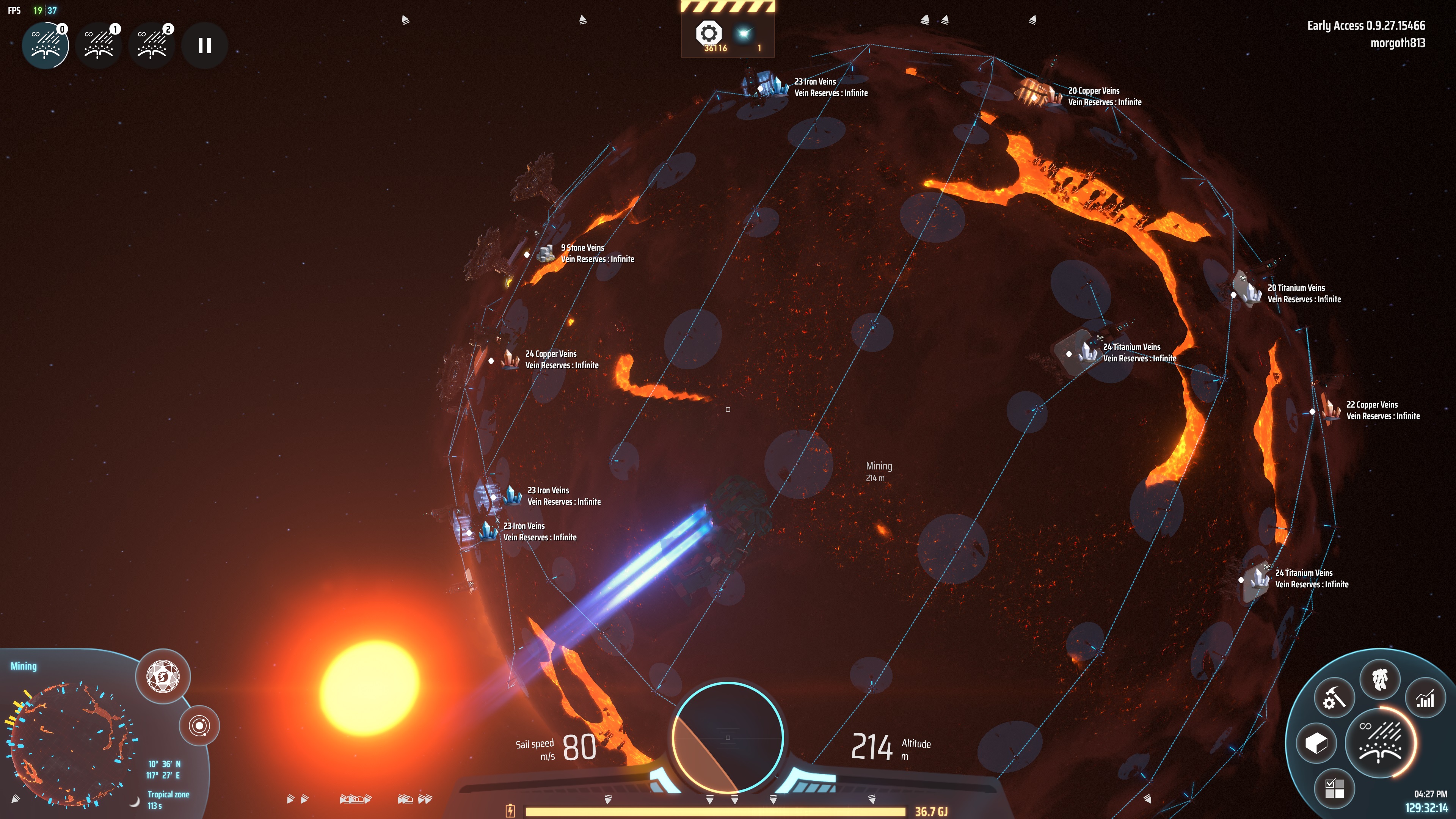This screenshot has width=1456, height=819.
Task: Open the Mecha panel in the bottom-right dashboard
Action: tap(1381, 680)
